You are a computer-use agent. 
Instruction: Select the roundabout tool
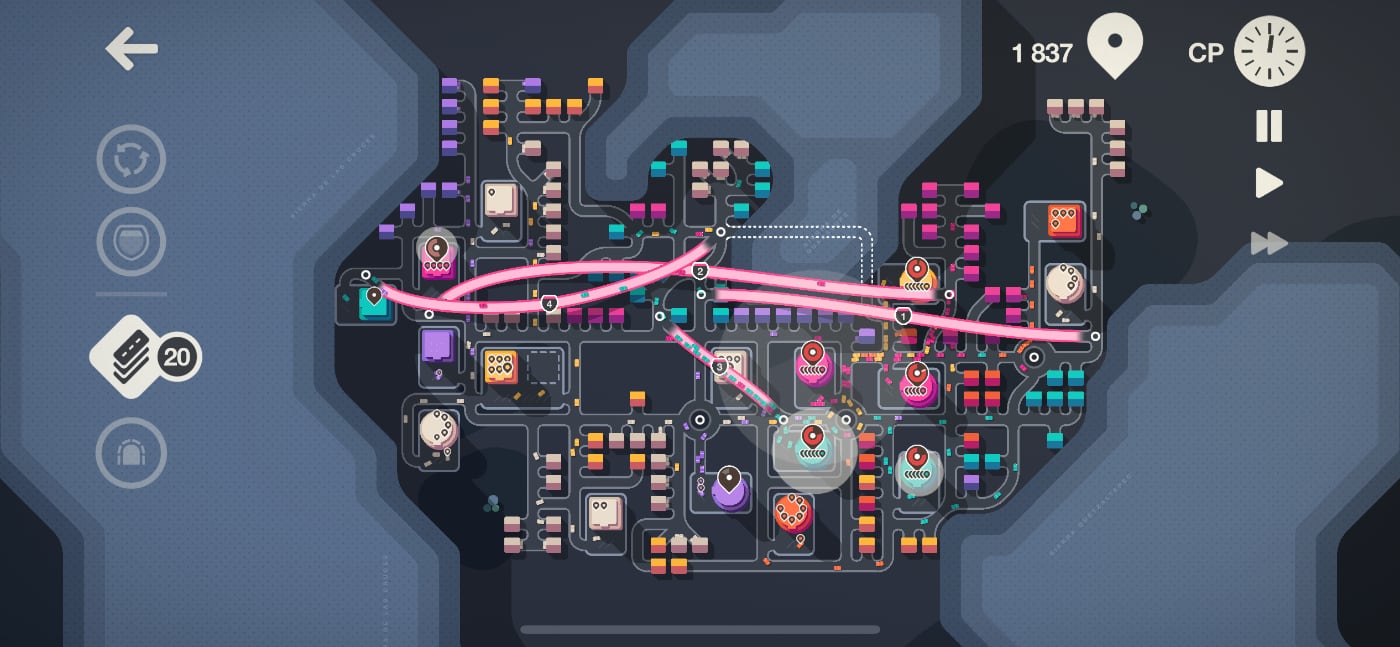[x=131, y=159]
